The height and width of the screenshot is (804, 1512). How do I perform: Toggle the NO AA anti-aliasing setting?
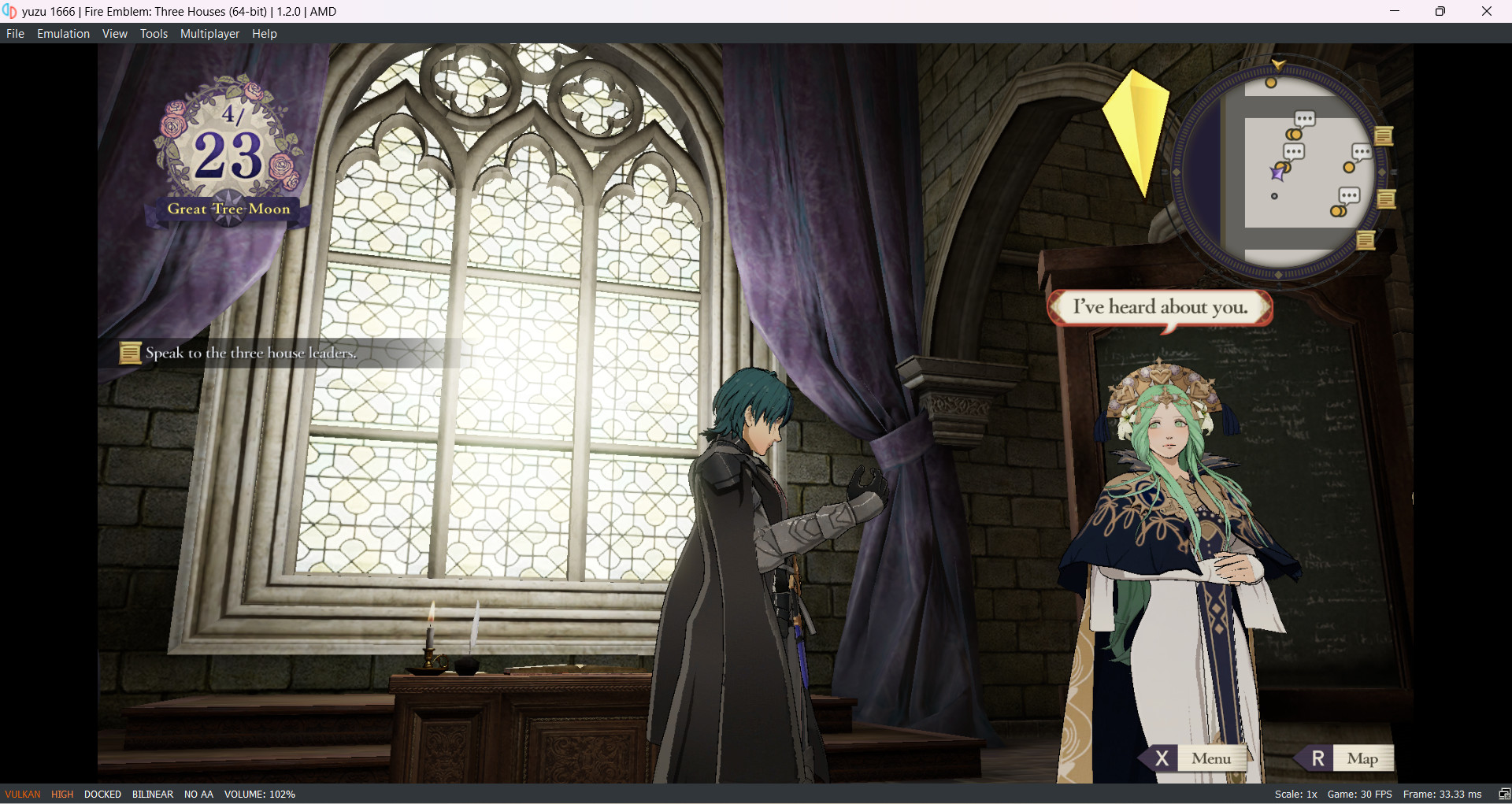click(198, 794)
